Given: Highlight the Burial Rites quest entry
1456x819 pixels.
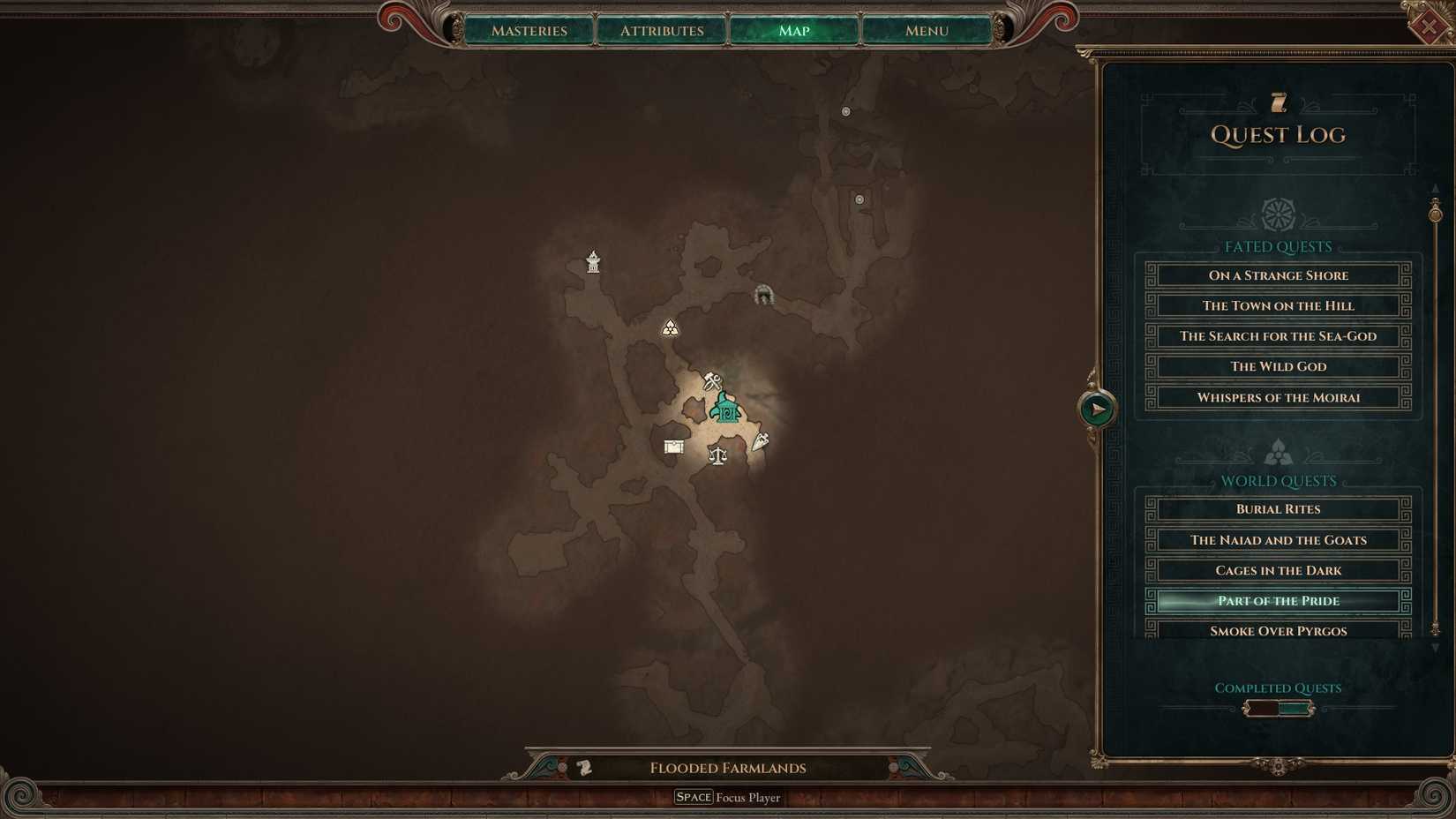Looking at the screenshot, I should pos(1277,508).
